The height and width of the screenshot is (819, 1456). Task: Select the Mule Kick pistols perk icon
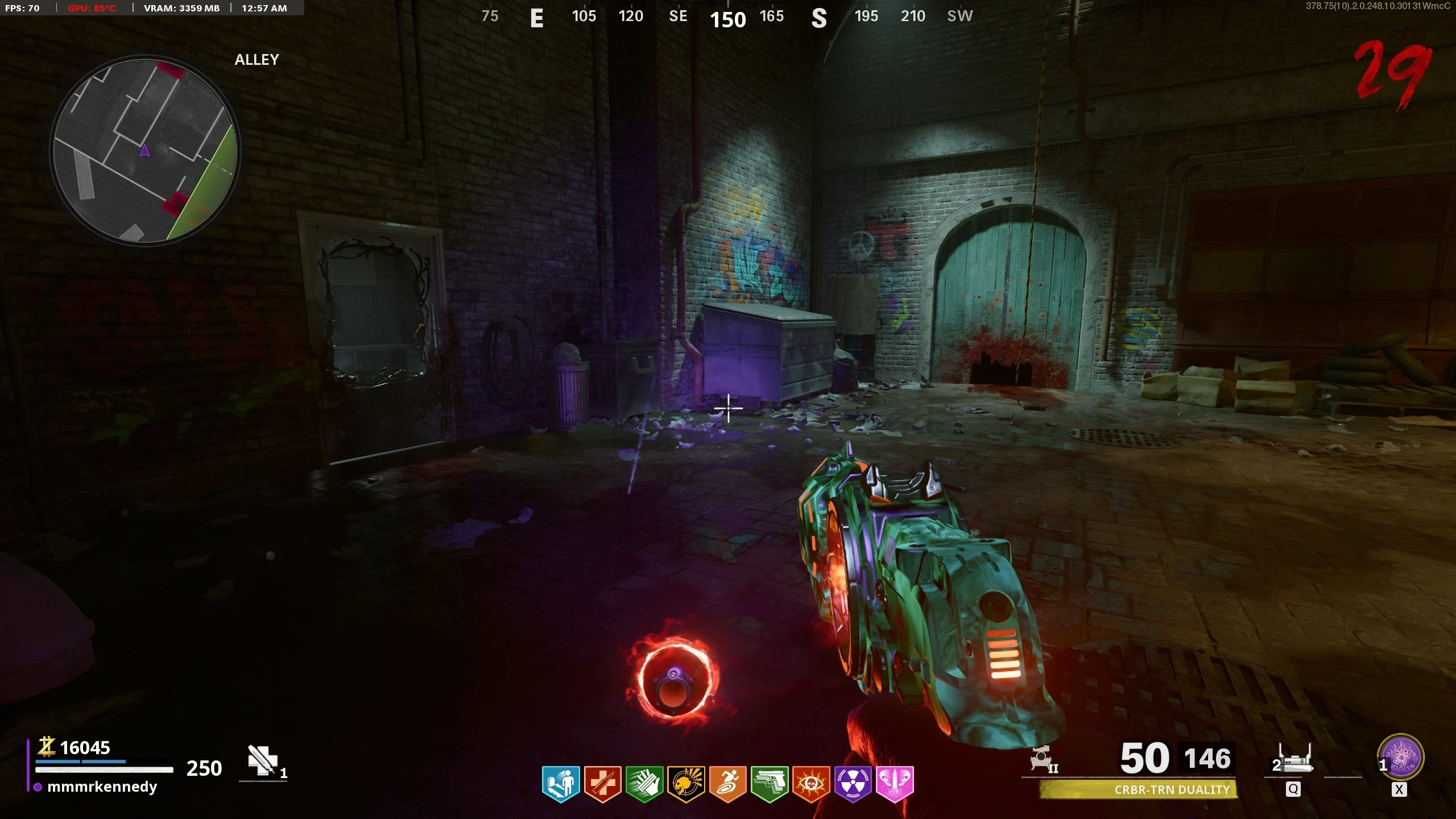pos(769,783)
